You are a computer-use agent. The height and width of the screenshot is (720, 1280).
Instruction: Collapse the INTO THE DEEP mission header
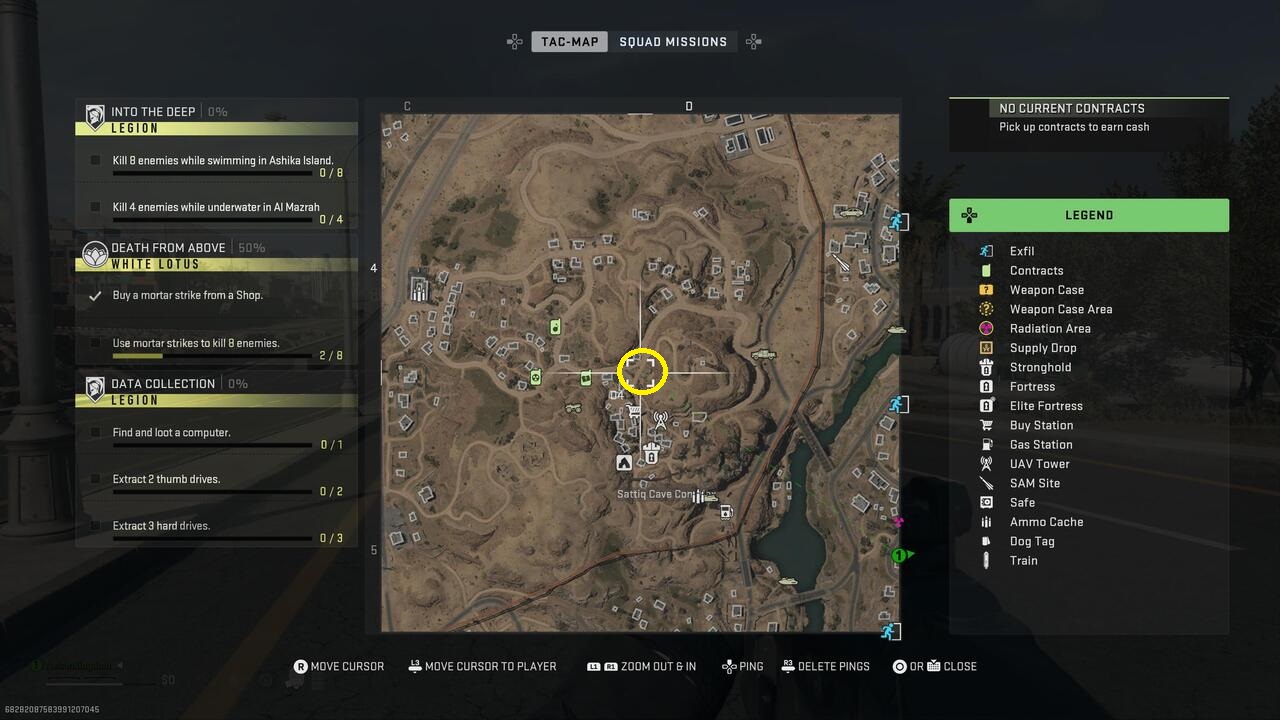tap(215, 112)
